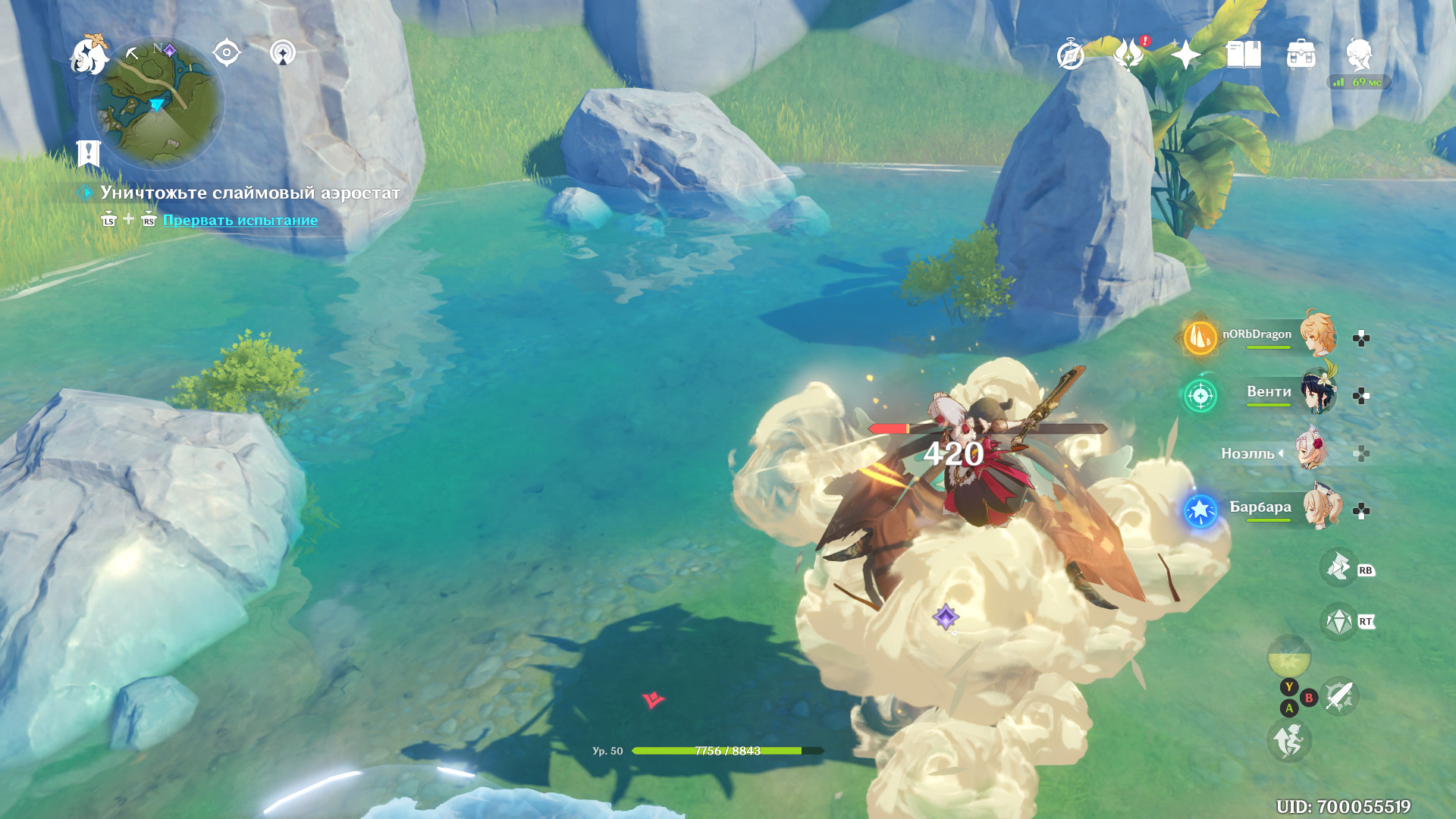This screenshot has width=1456, height=819.
Task: Click the "Прервать испытание" link
Action: click(x=240, y=220)
